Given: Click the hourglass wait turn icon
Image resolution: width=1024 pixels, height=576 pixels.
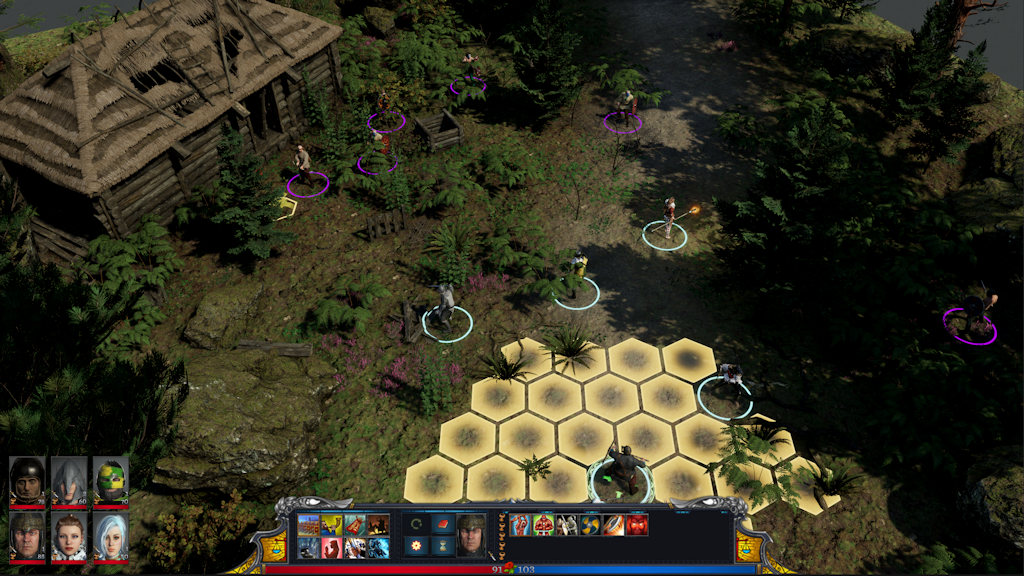Looking at the screenshot, I should click(x=444, y=546).
